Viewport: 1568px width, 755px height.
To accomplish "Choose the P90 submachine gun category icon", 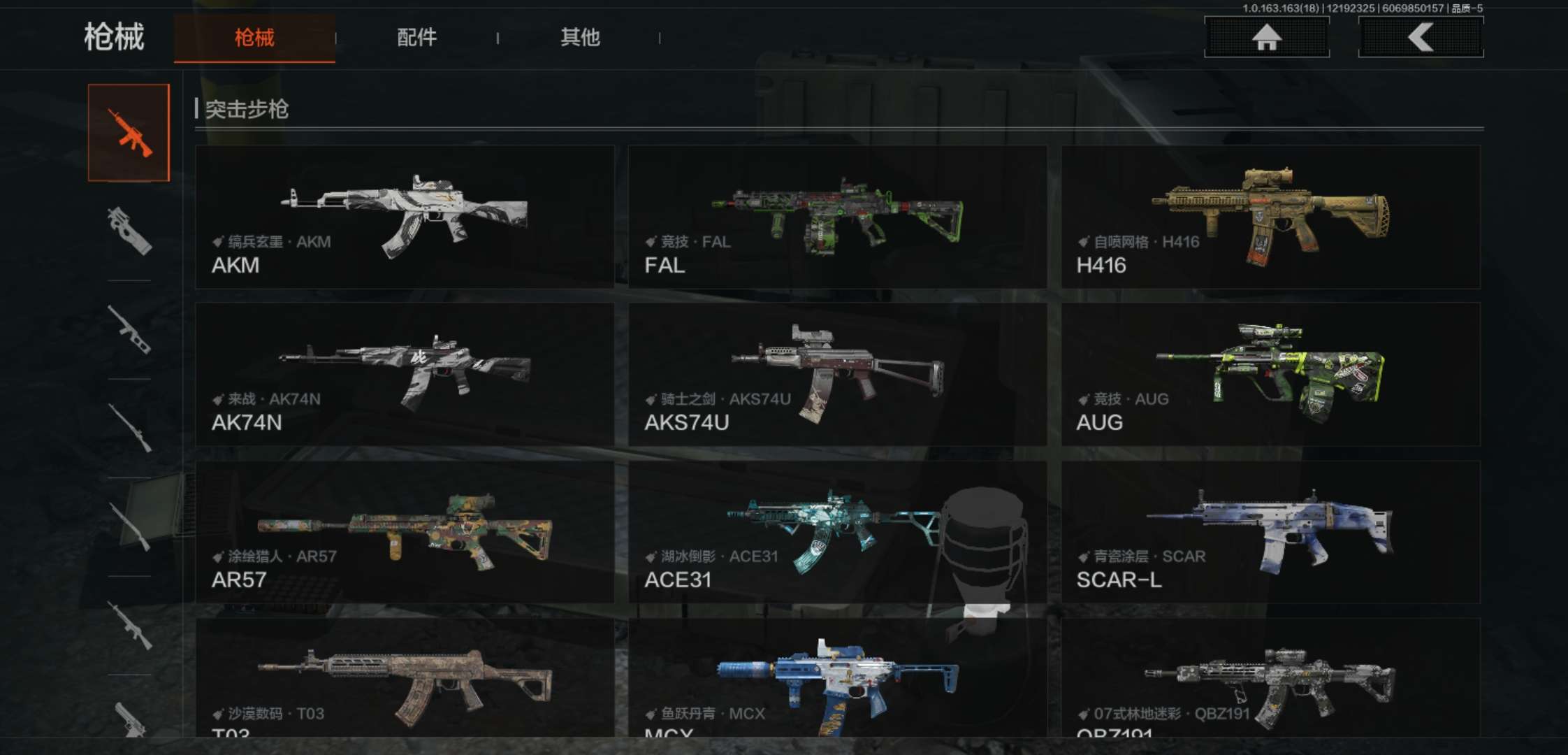I will click(129, 231).
